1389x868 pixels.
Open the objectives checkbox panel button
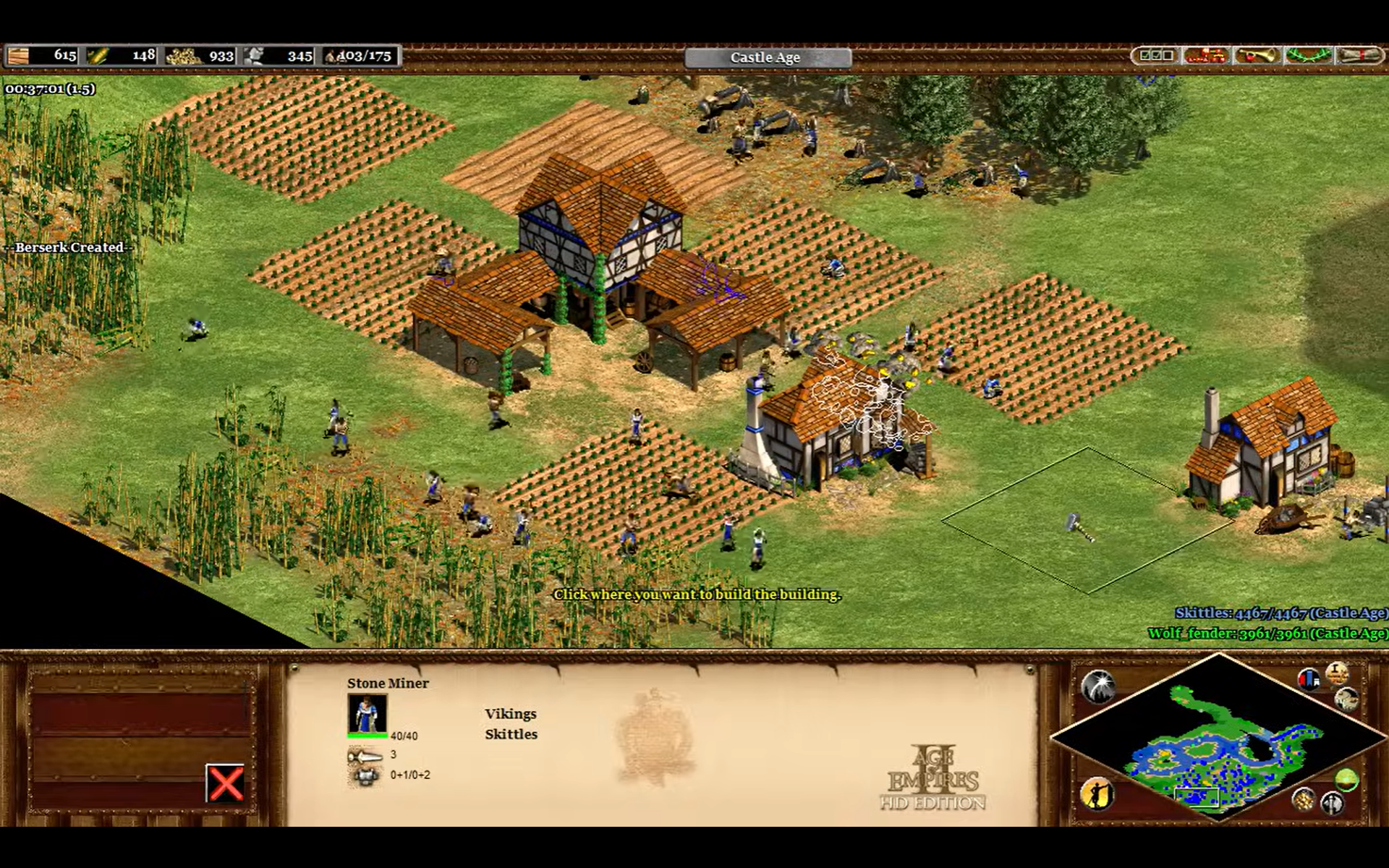(1155, 56)
